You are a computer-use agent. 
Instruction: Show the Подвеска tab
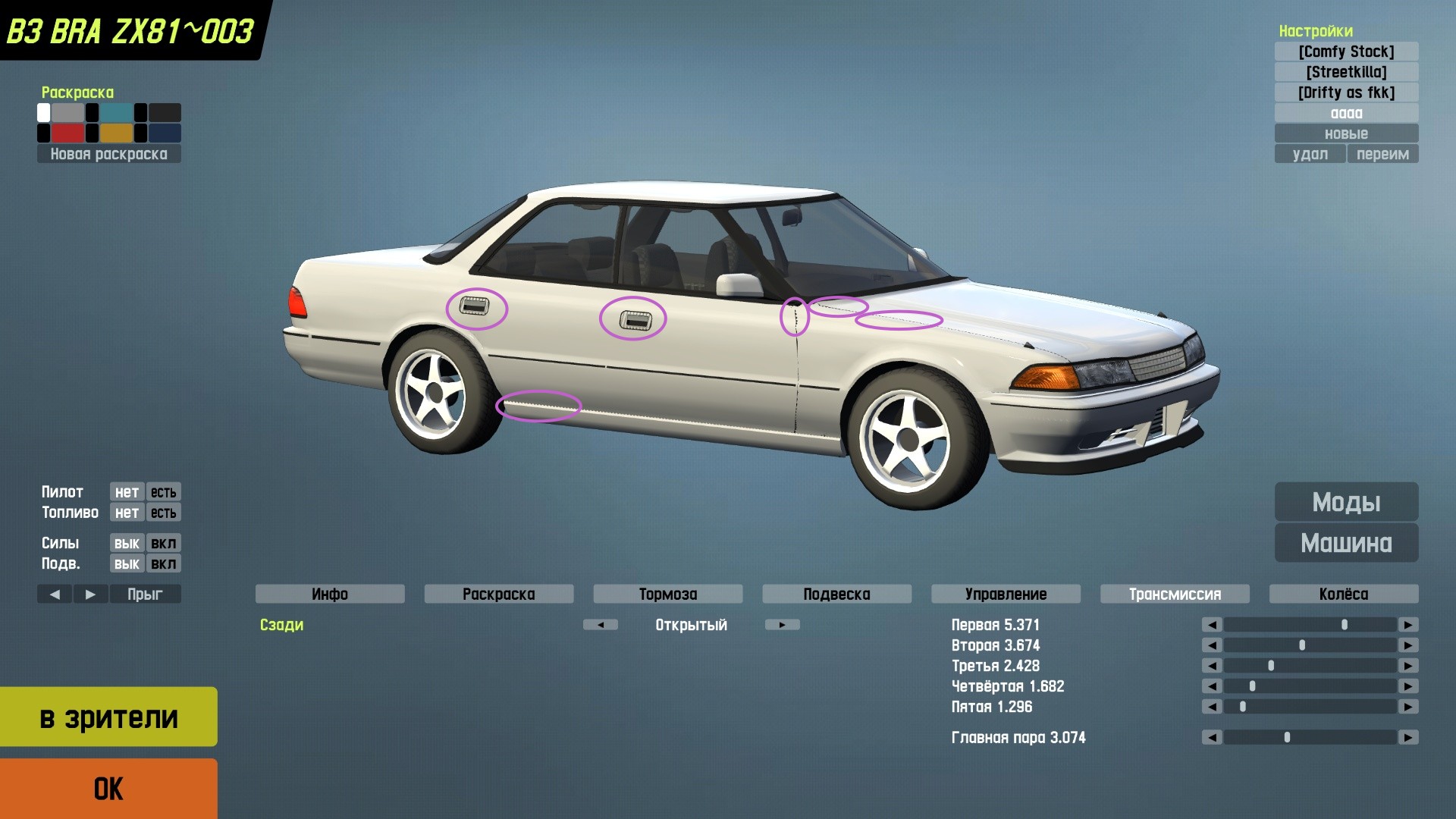click(836, 594)
